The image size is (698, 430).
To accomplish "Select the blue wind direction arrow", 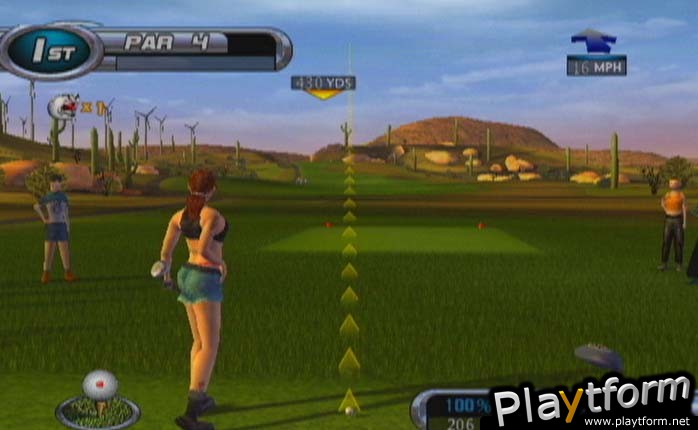I will point(594,40).
